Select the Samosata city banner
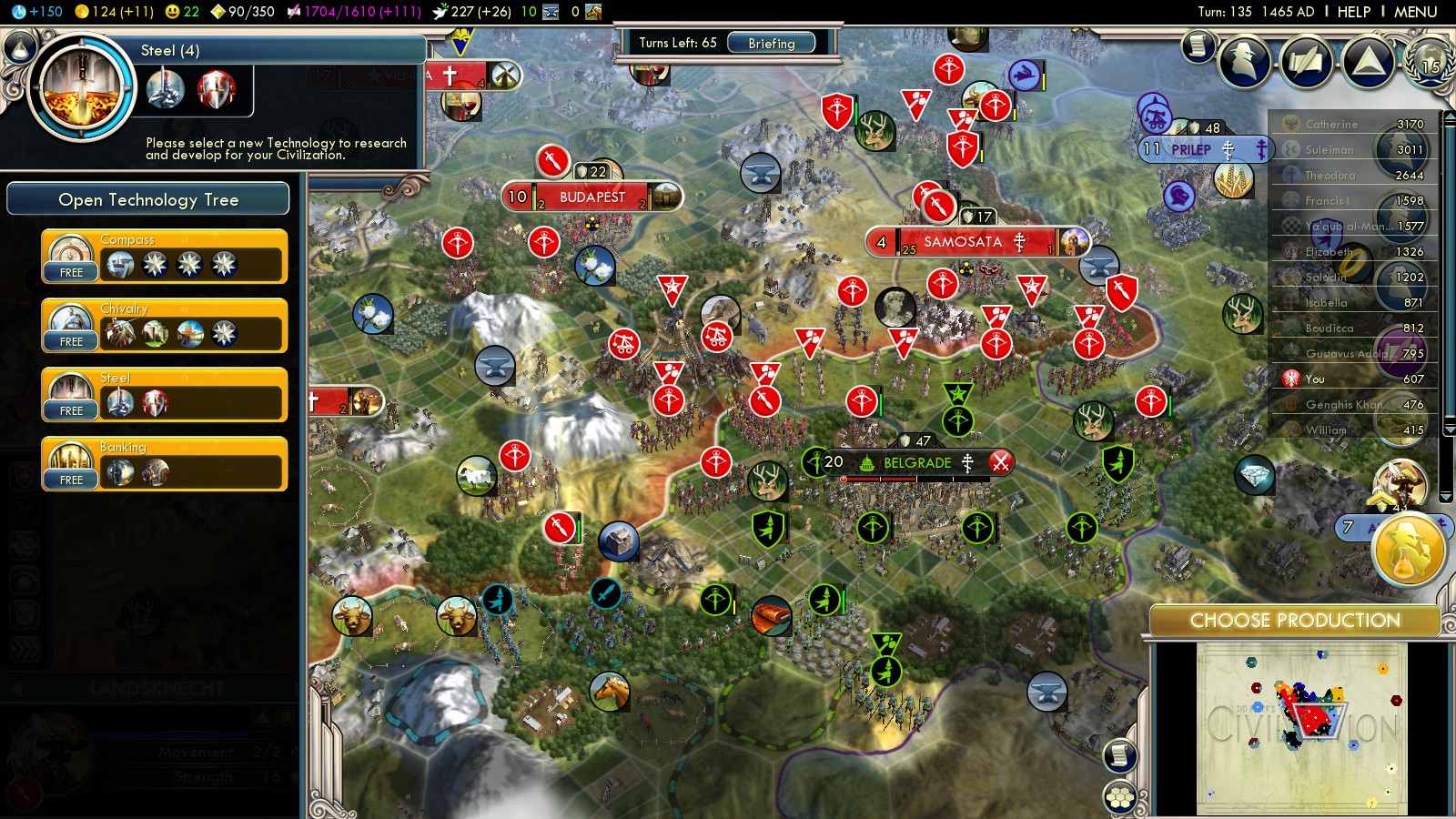The image size is (1456, 819). [x=963, y=242]
